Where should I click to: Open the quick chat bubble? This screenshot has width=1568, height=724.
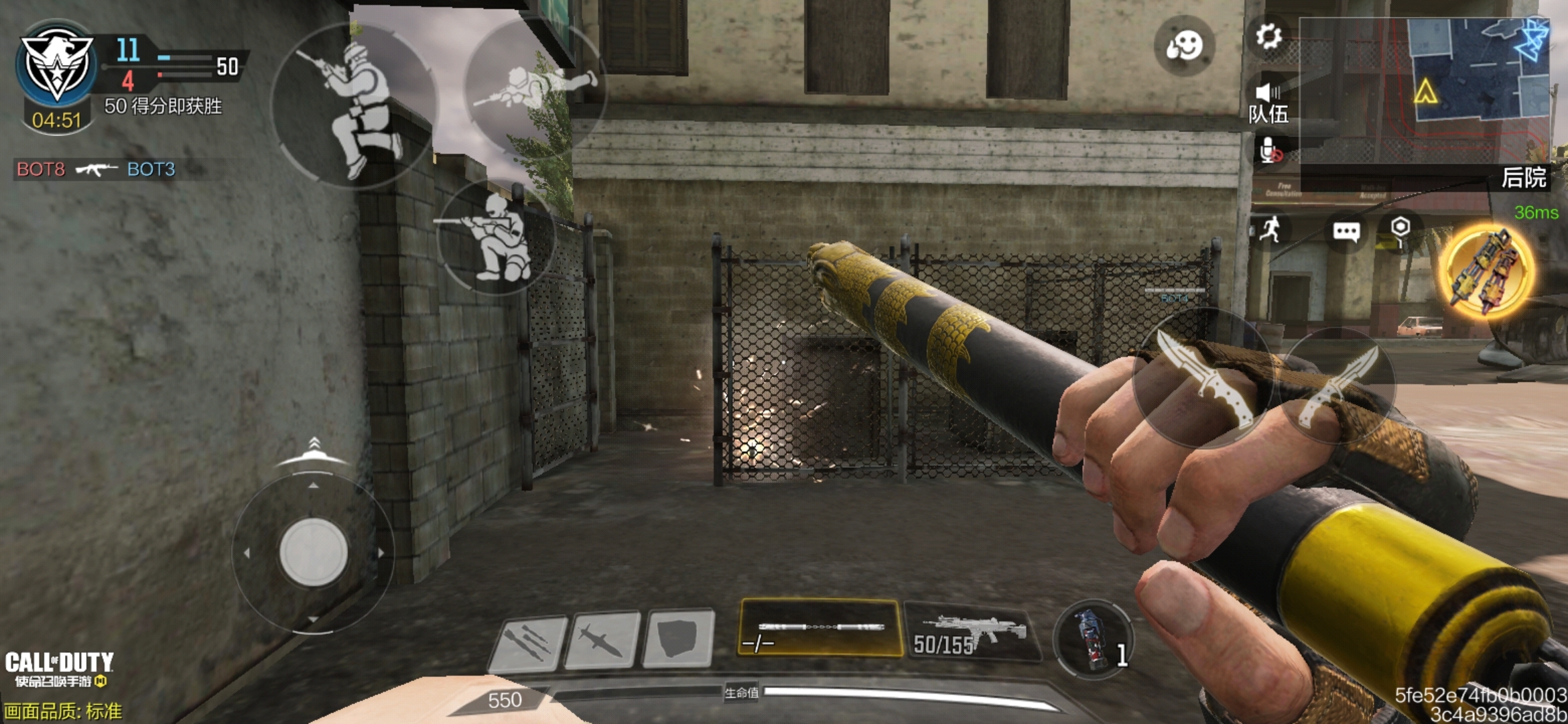click(x=1346, y=231)
